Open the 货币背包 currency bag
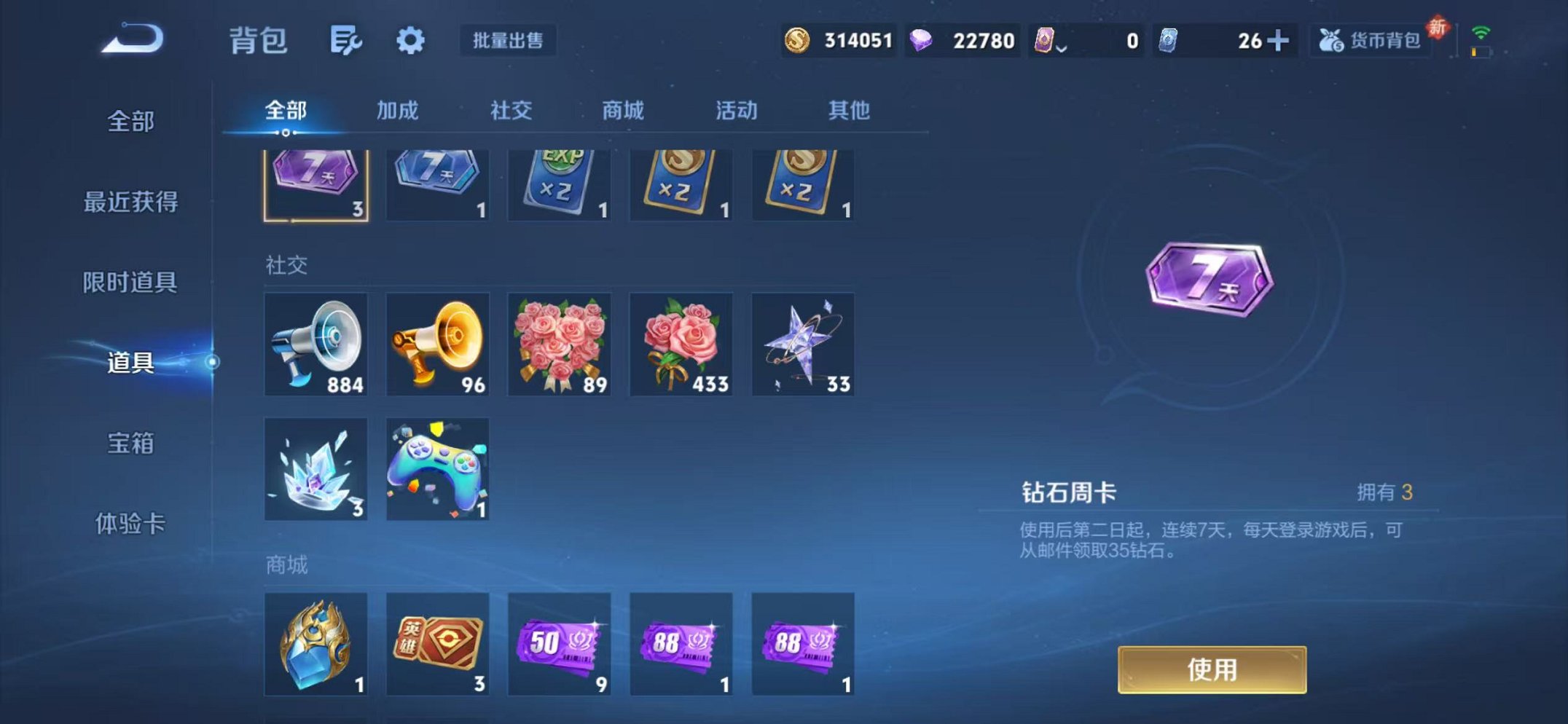This screenshot has height=724, width=1568. click(x=1368, y=42)
